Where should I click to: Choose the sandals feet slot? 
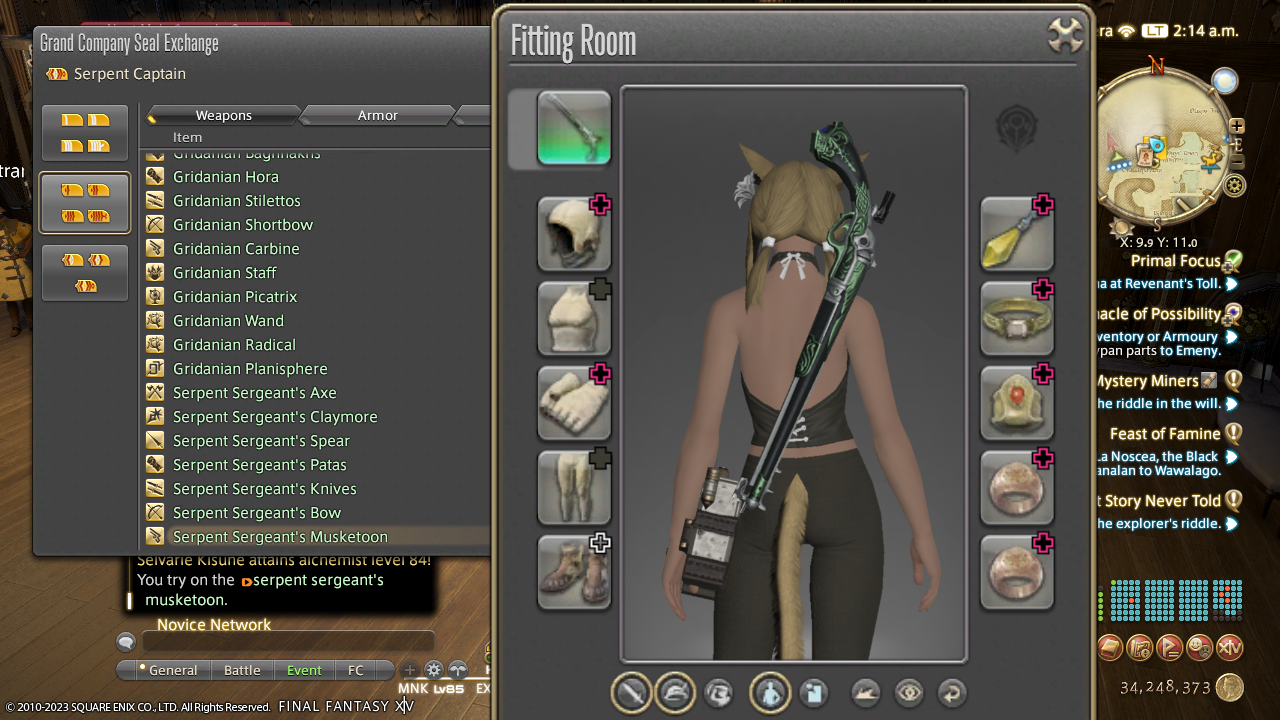574,572
